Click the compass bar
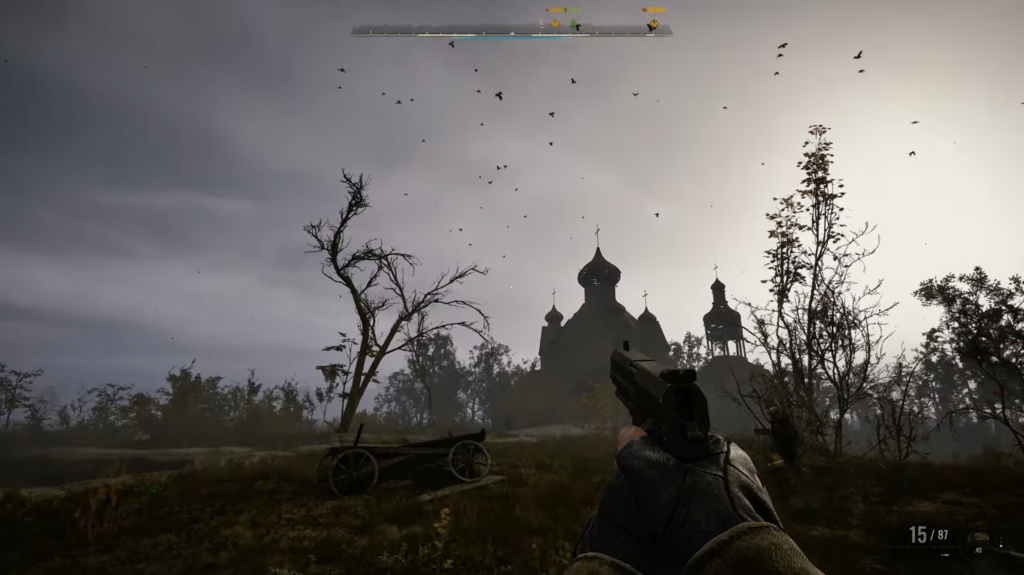Viewport: 1024px width, 575px height. (x=511, y=31)
